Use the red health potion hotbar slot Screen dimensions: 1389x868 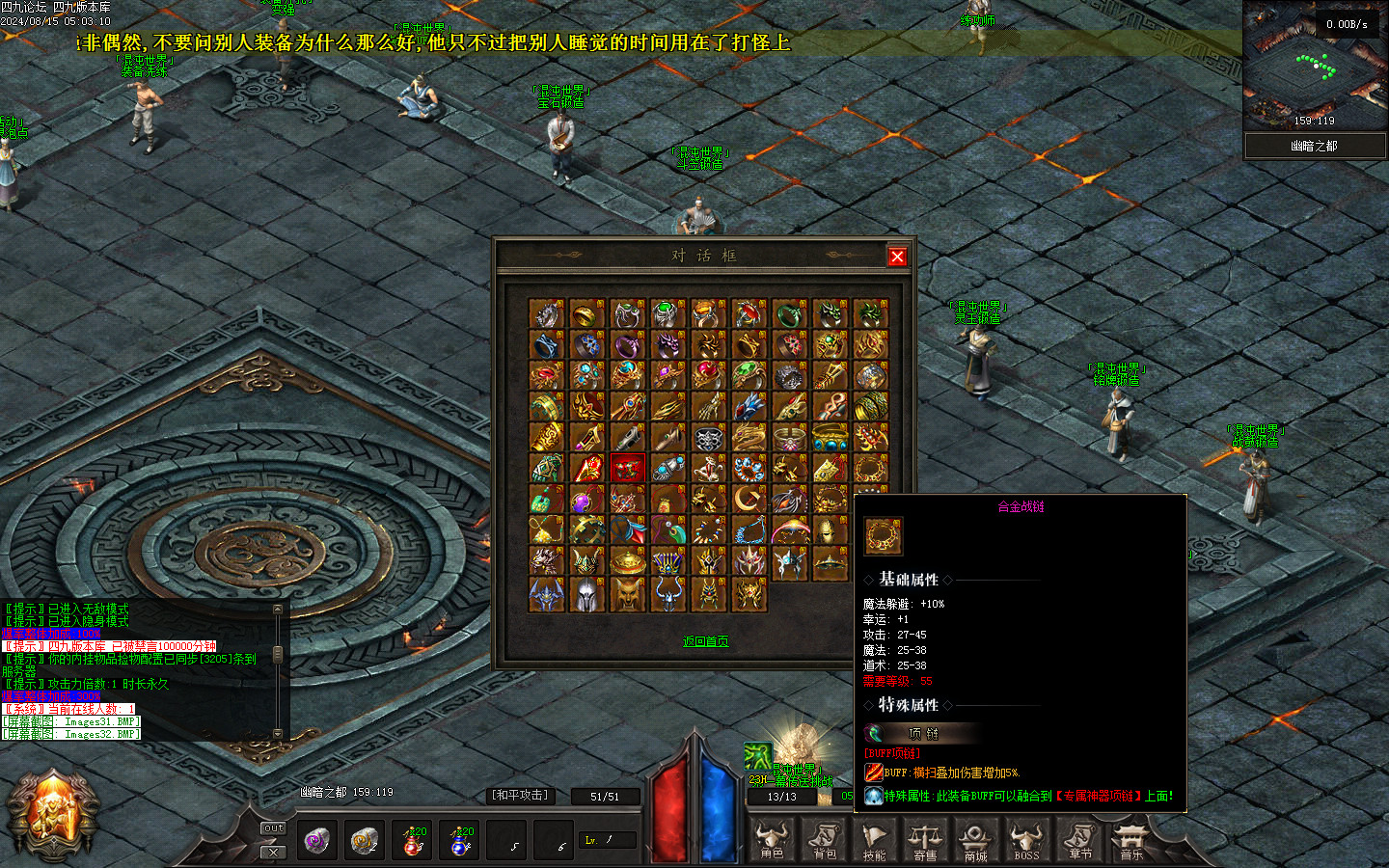coord(413,841)
